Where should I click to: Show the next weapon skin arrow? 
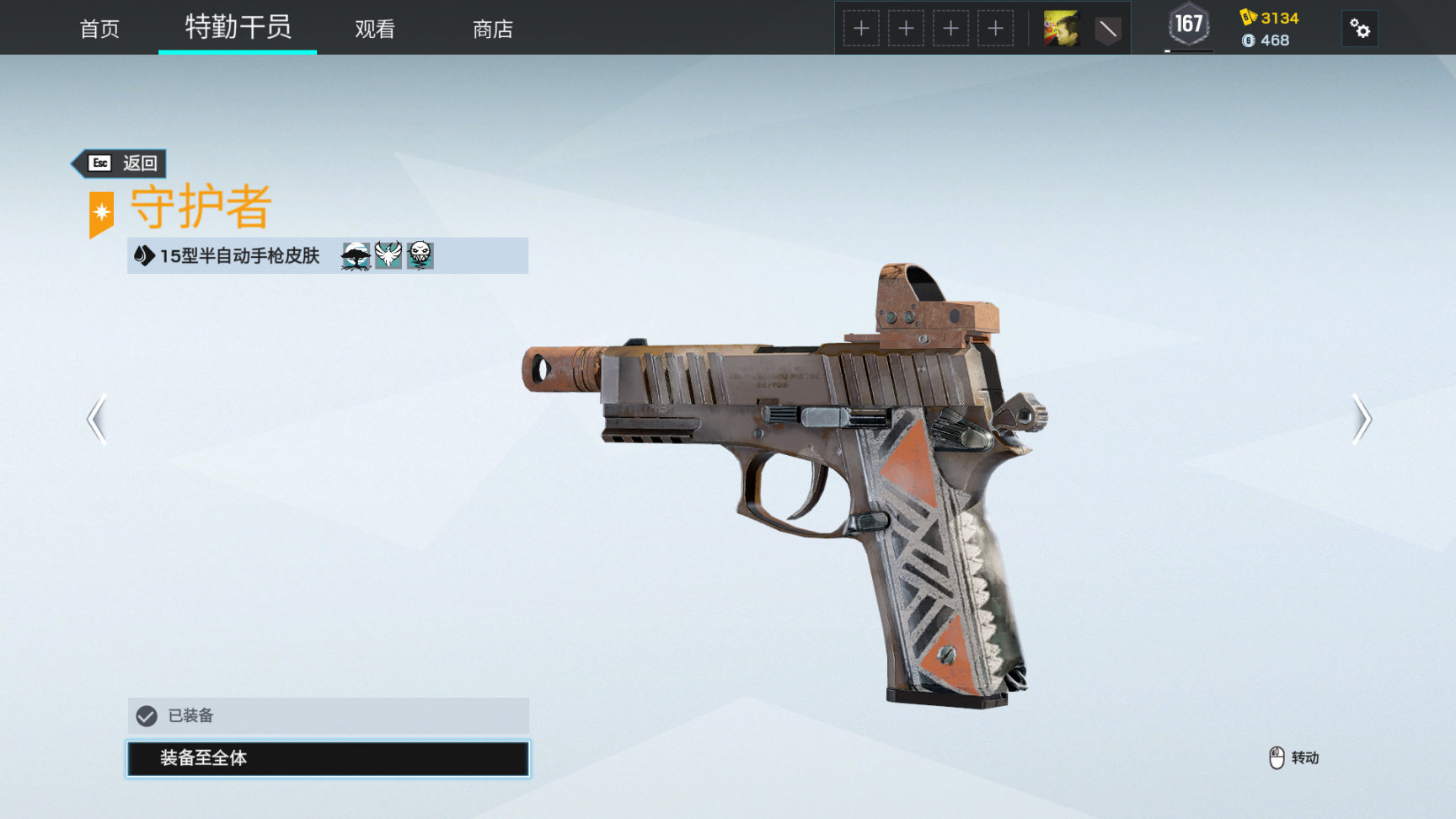(1362, 419)
